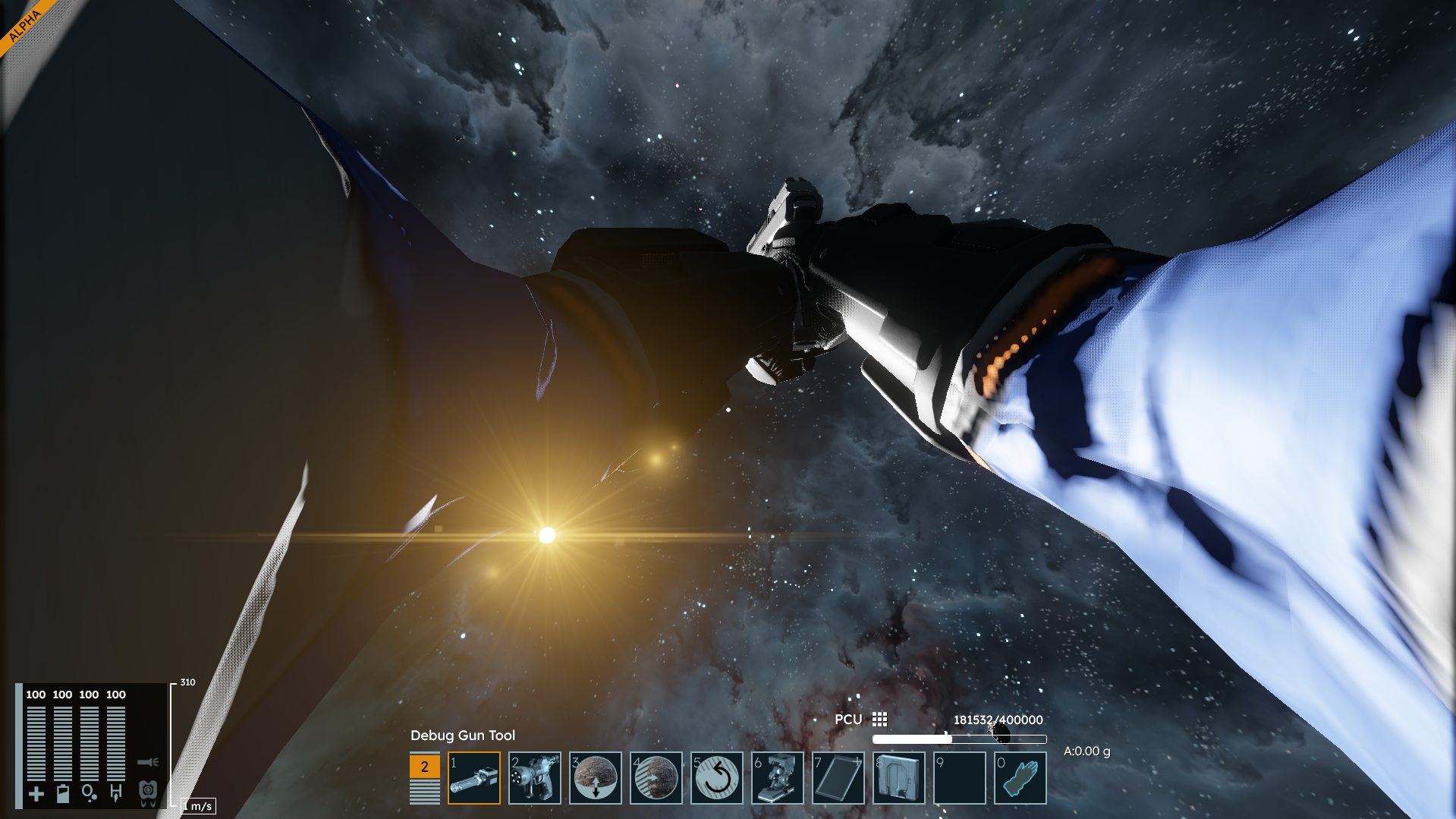The image size is (1456, 819).
Task: Choose the revolver-style pistol tool in slot 2
Action: click(x=535, y=778)
